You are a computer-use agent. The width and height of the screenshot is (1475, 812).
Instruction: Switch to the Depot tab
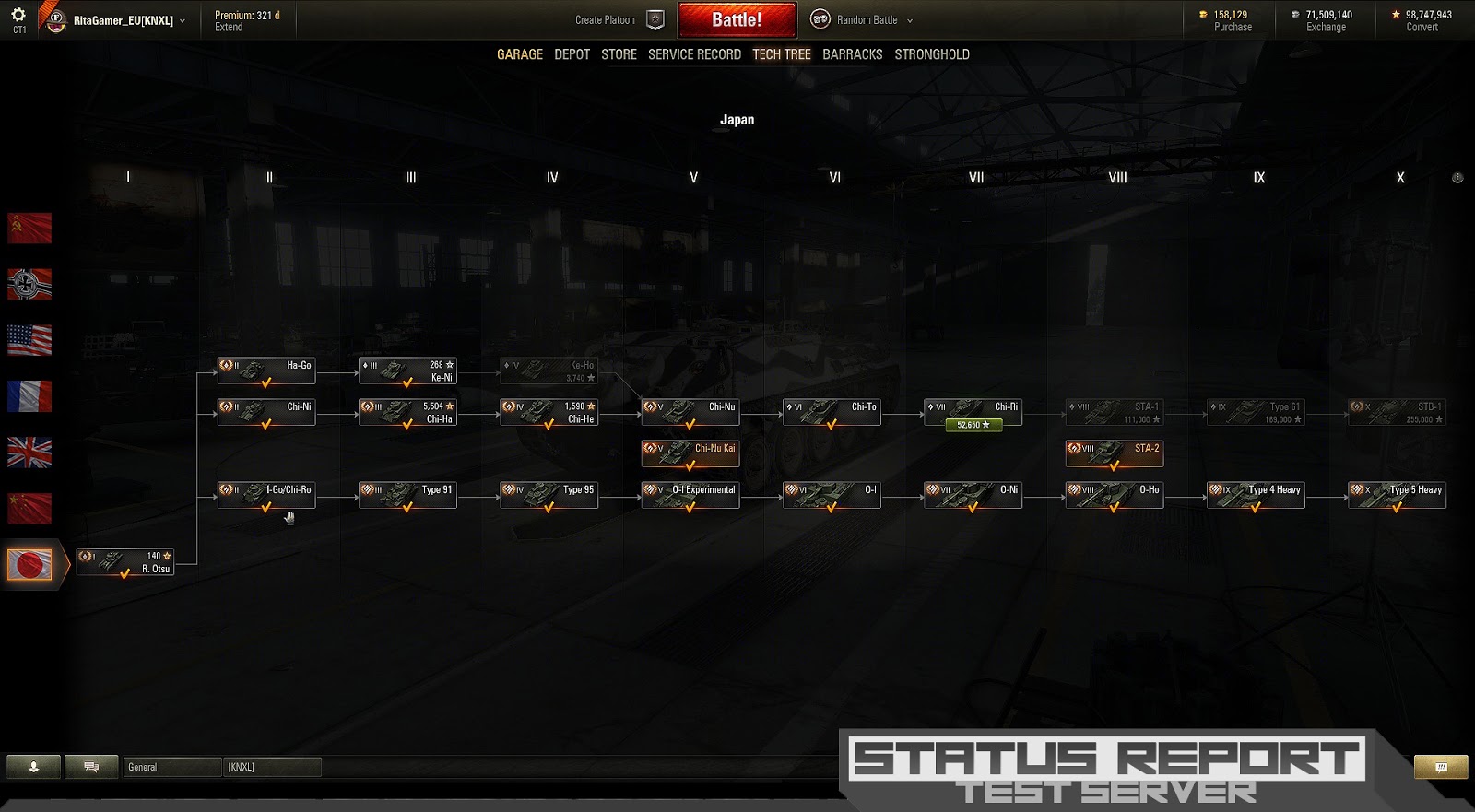[x=572, y=54]
